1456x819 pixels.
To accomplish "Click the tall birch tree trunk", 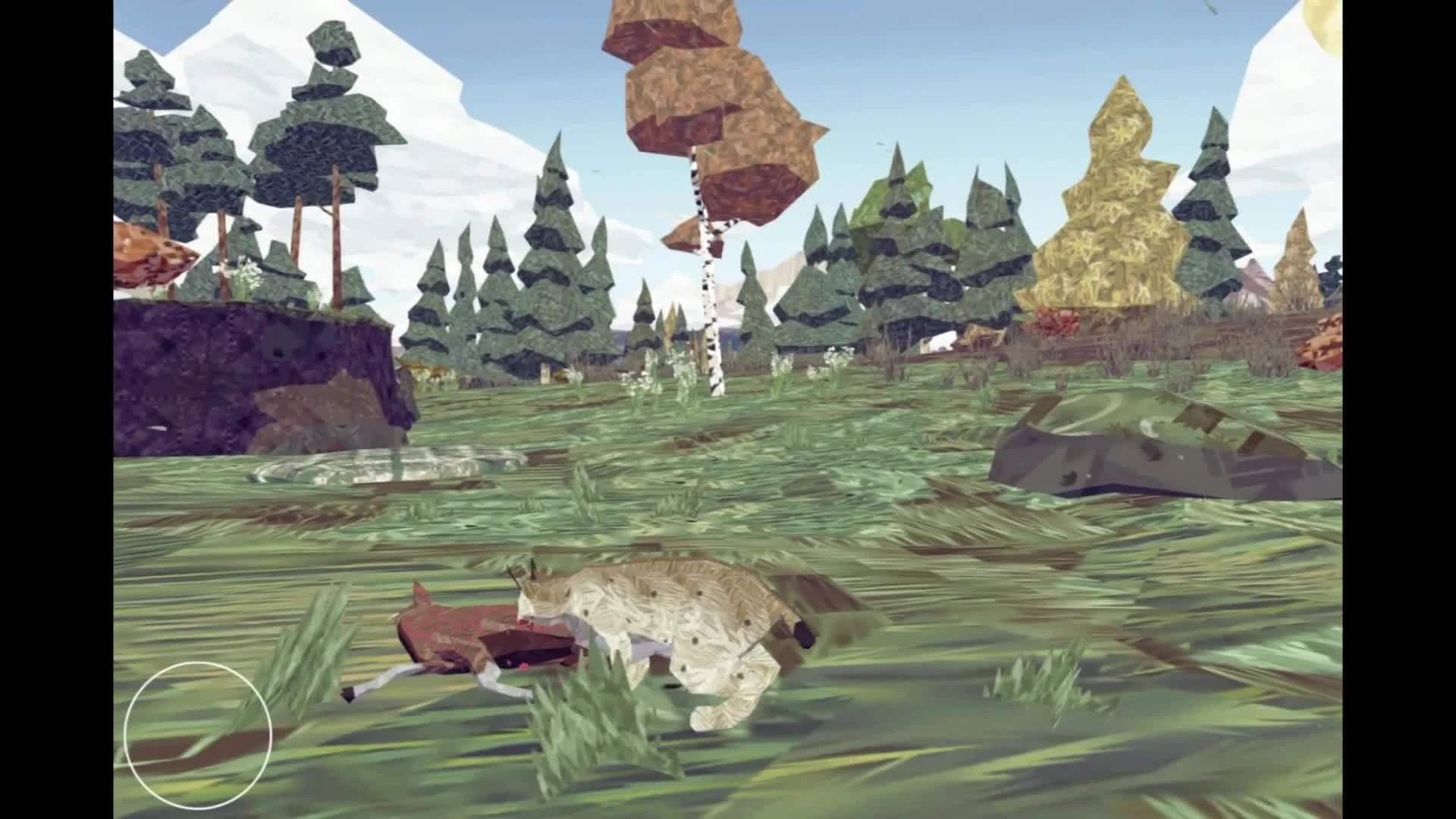I will [x=709, y=303].
